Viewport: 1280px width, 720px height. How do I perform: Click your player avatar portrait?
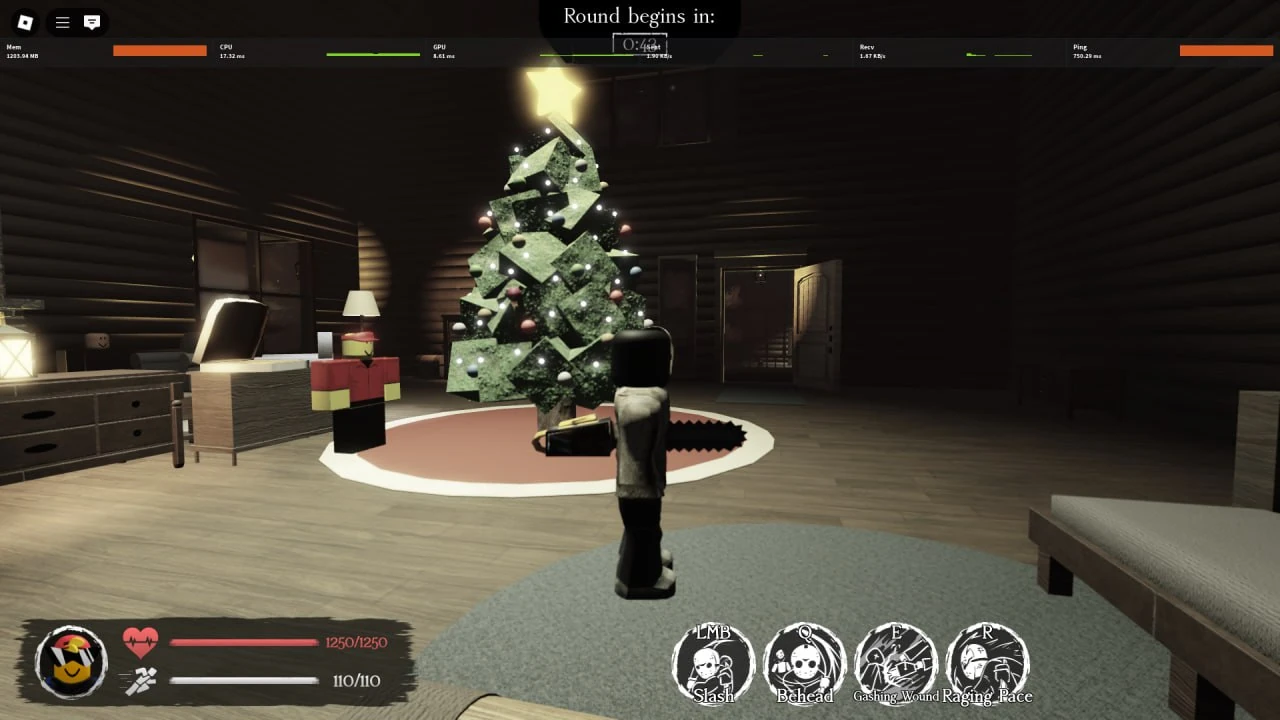point(70,660)
